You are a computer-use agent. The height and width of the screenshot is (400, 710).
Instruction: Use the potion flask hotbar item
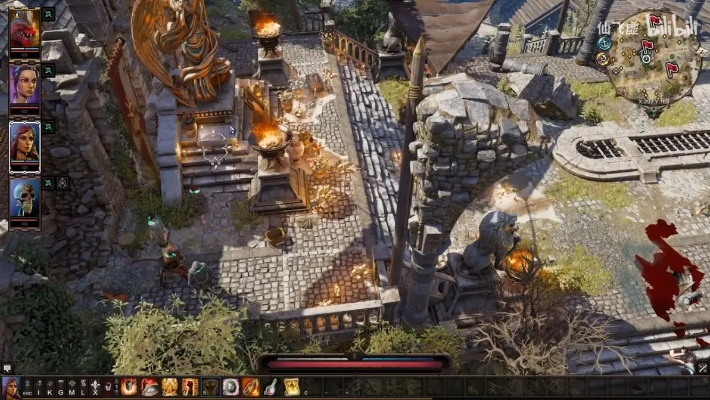tap(271, 387)
